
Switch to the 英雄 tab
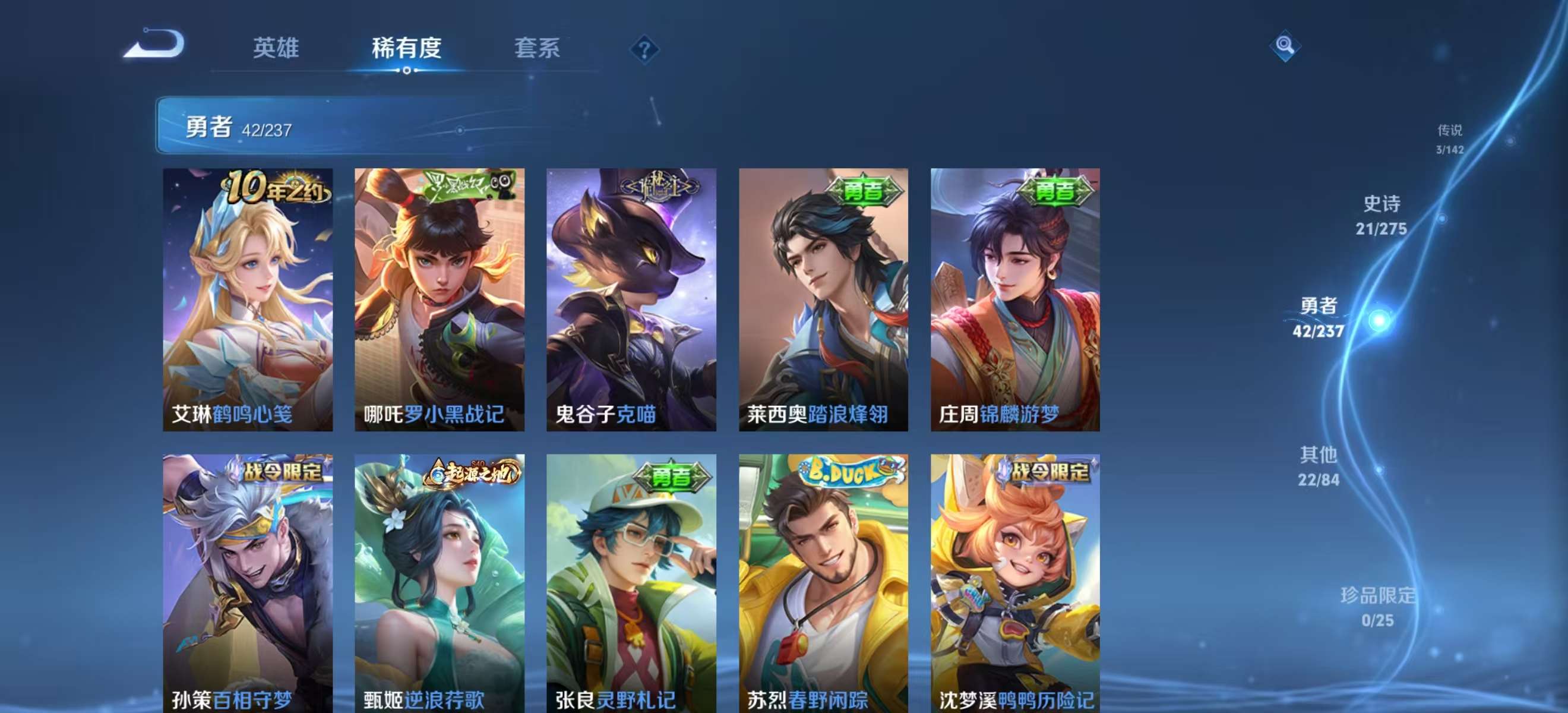(277, 49)
